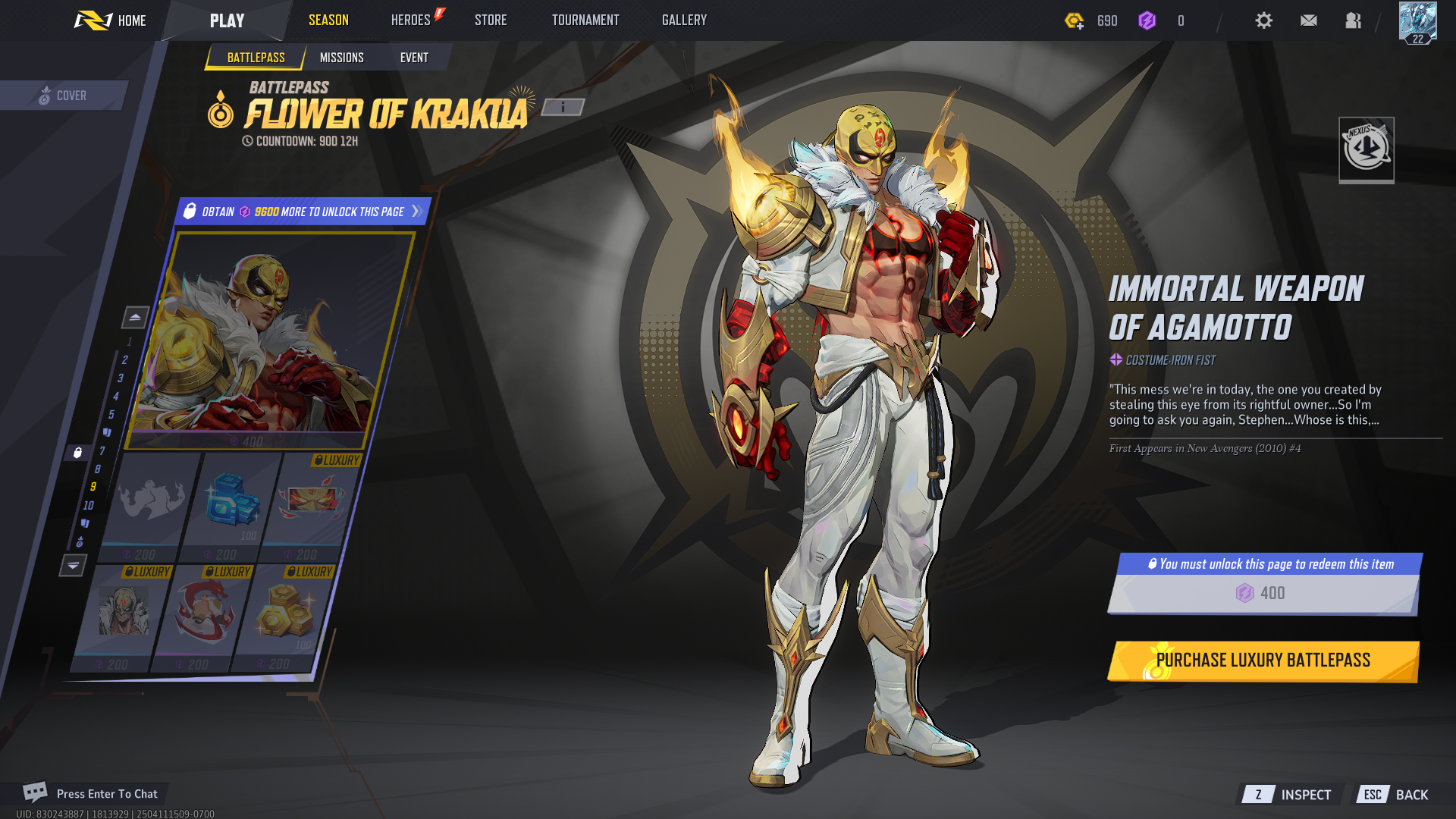Switch to the Missions tab
The image size is (1456, 819).
(x=341, y=58)
